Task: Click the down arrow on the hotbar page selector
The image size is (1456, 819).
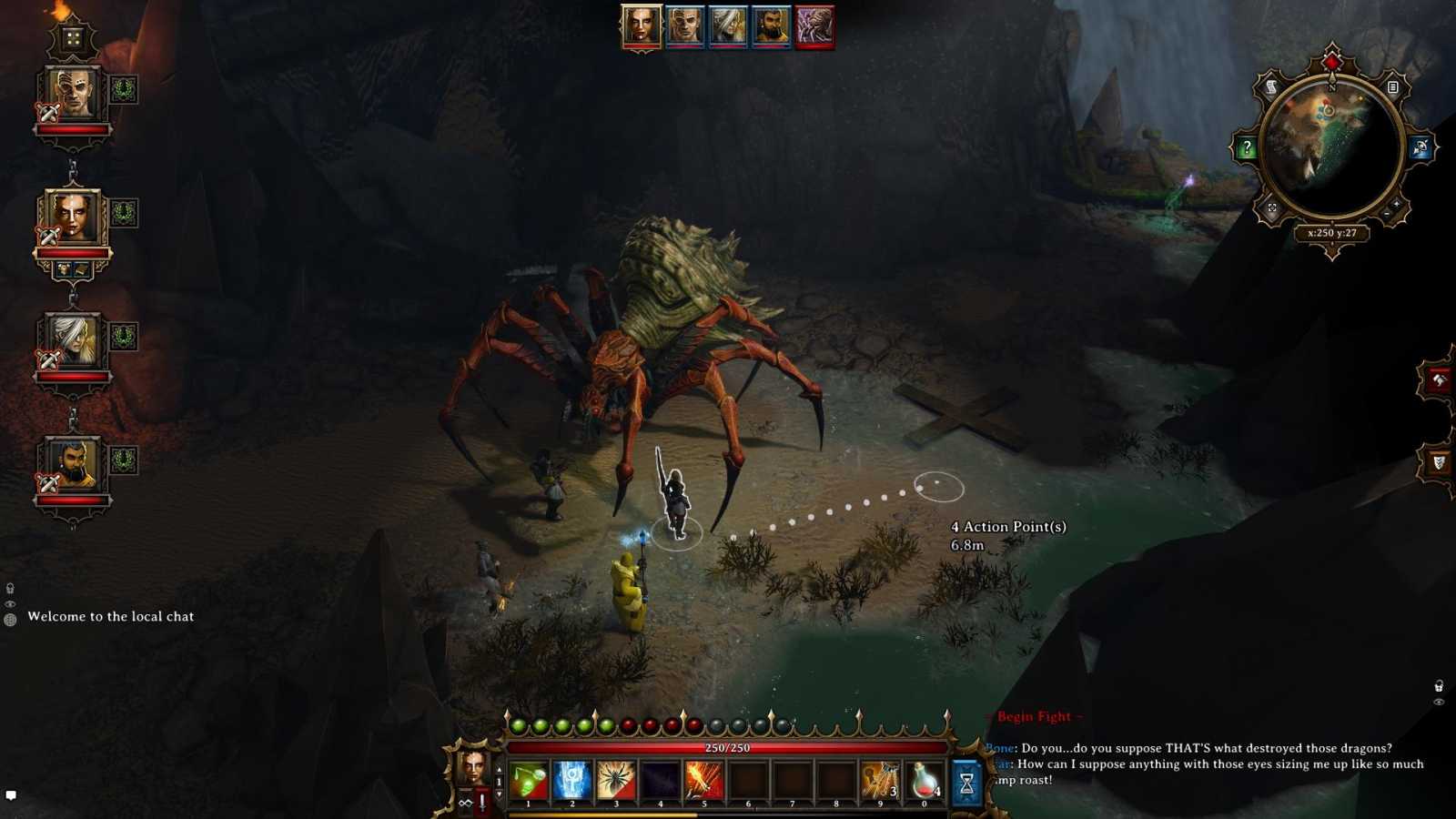Action: [x=500, y=792]
